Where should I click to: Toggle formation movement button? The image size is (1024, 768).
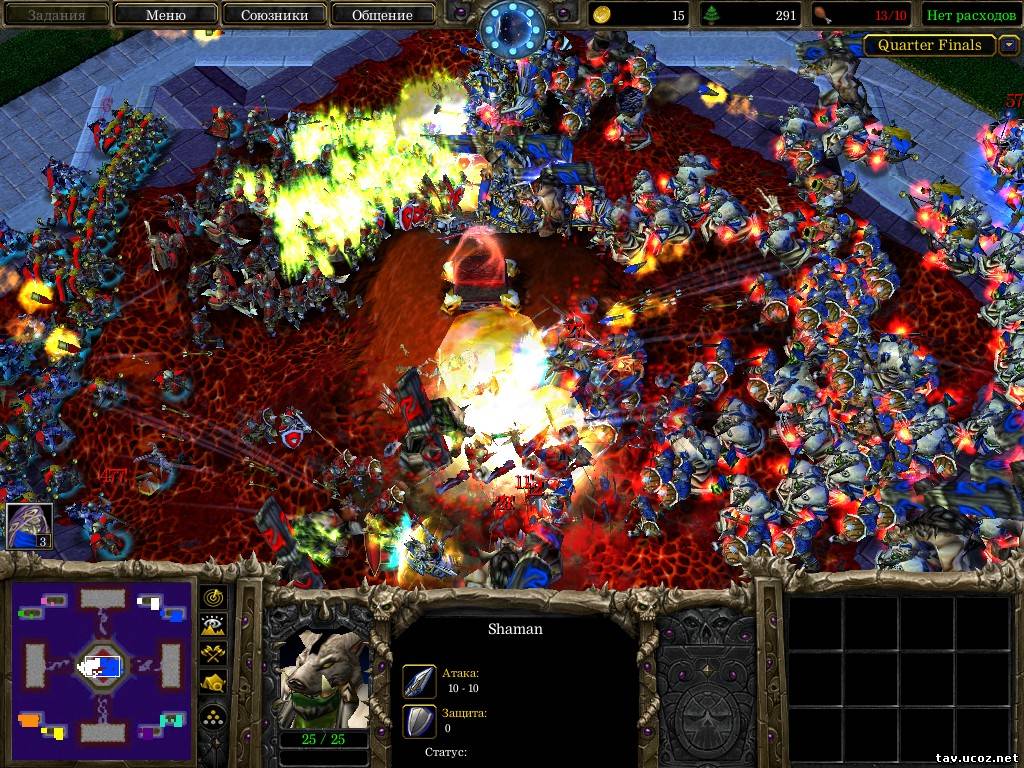(x=214, y=715)
